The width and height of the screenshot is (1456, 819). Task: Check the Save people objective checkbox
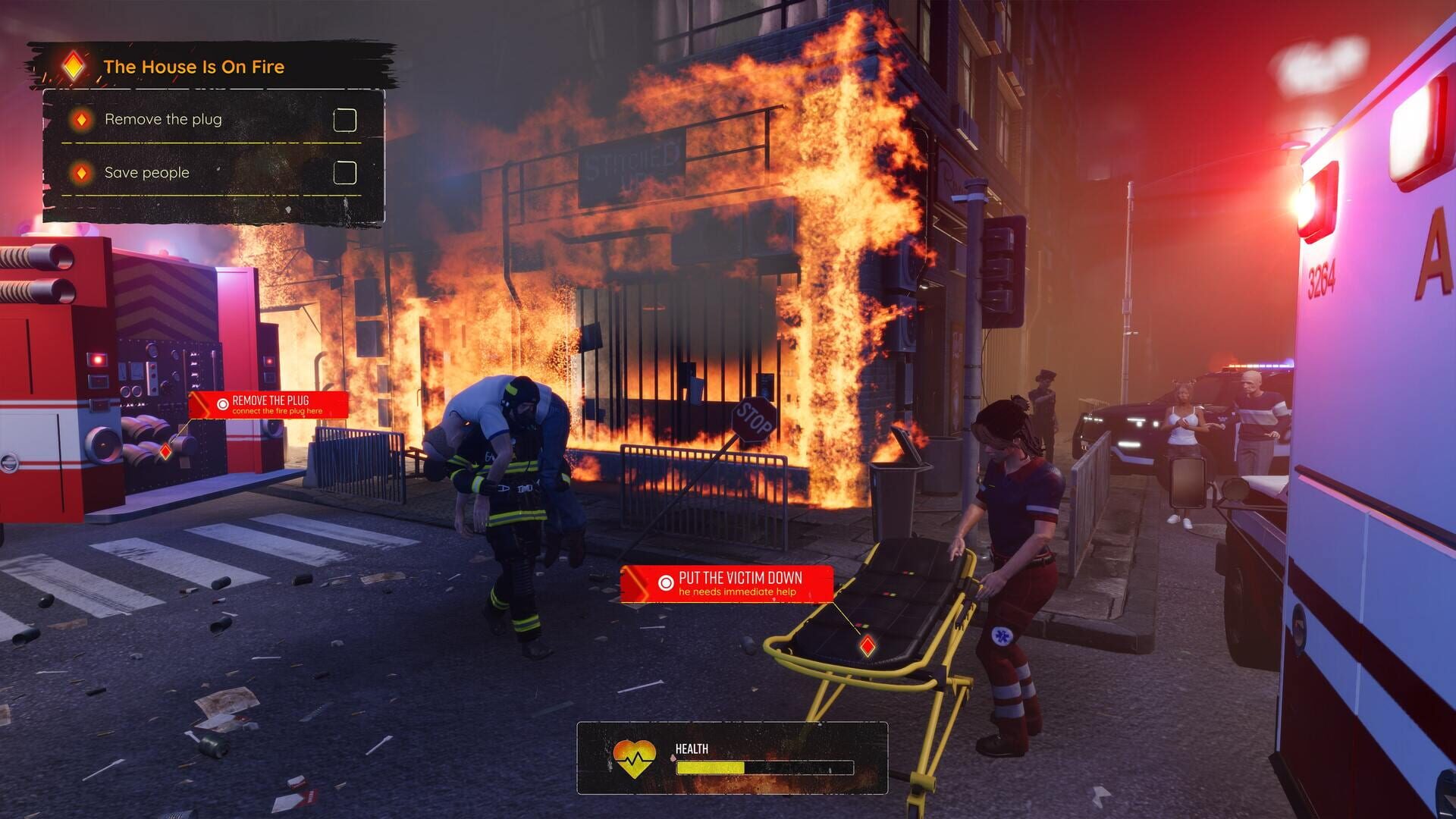pos(347,172)
